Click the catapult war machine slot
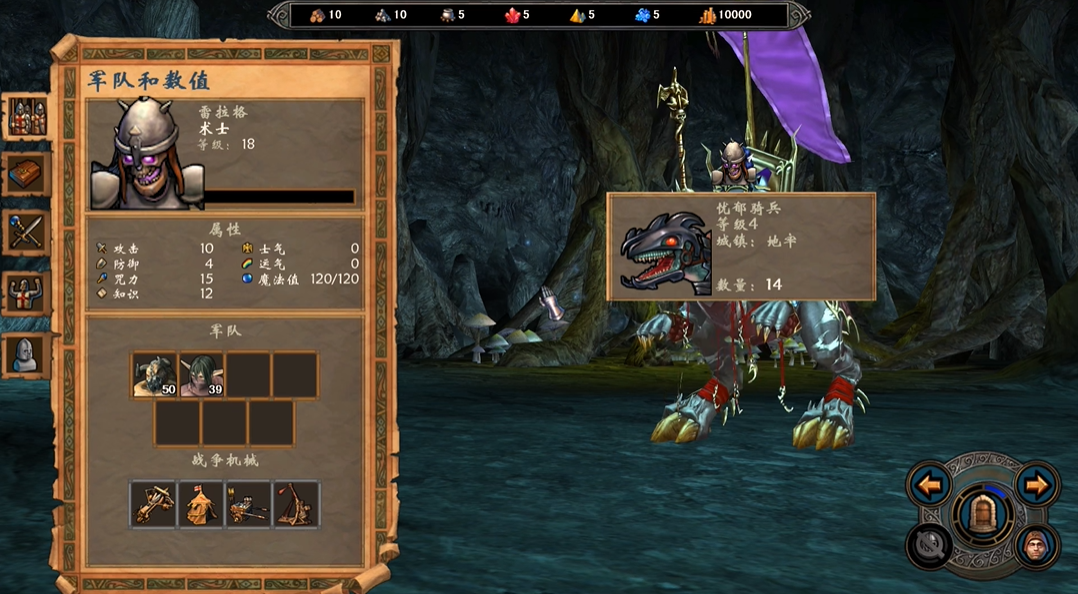Screen dimensions: 1078x594 point(296,504)
